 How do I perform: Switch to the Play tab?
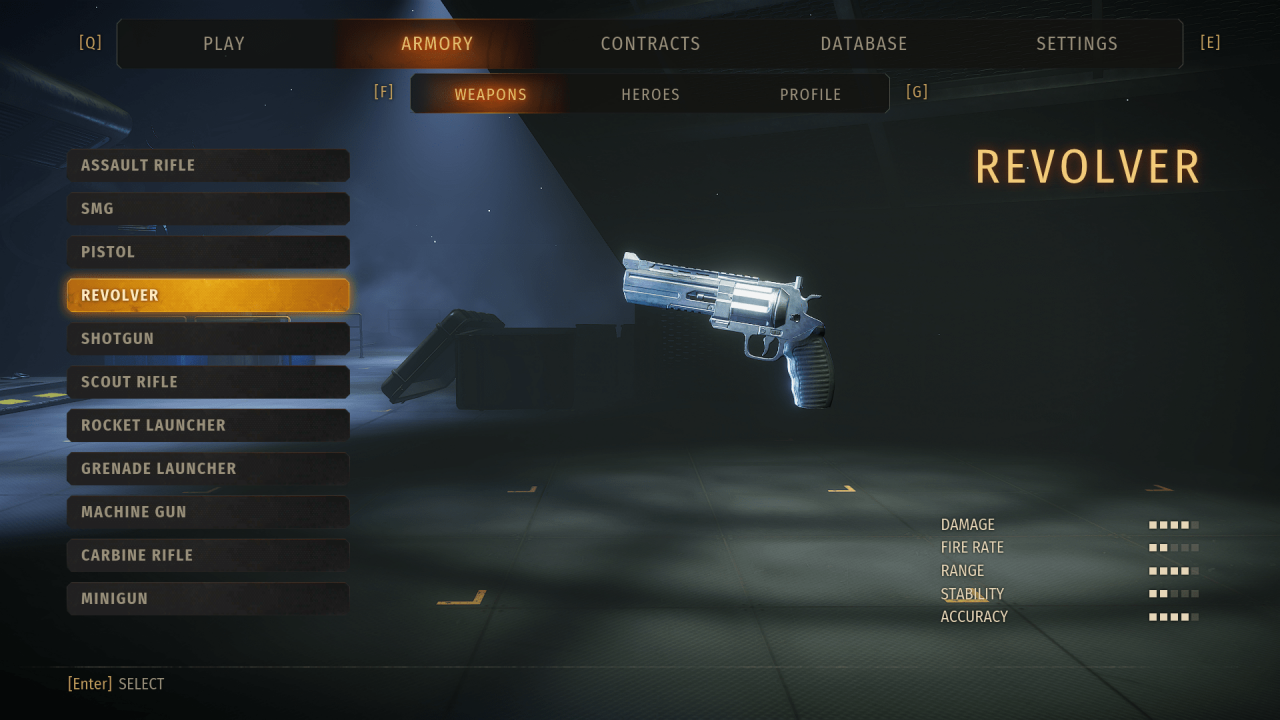click(224, 44)
